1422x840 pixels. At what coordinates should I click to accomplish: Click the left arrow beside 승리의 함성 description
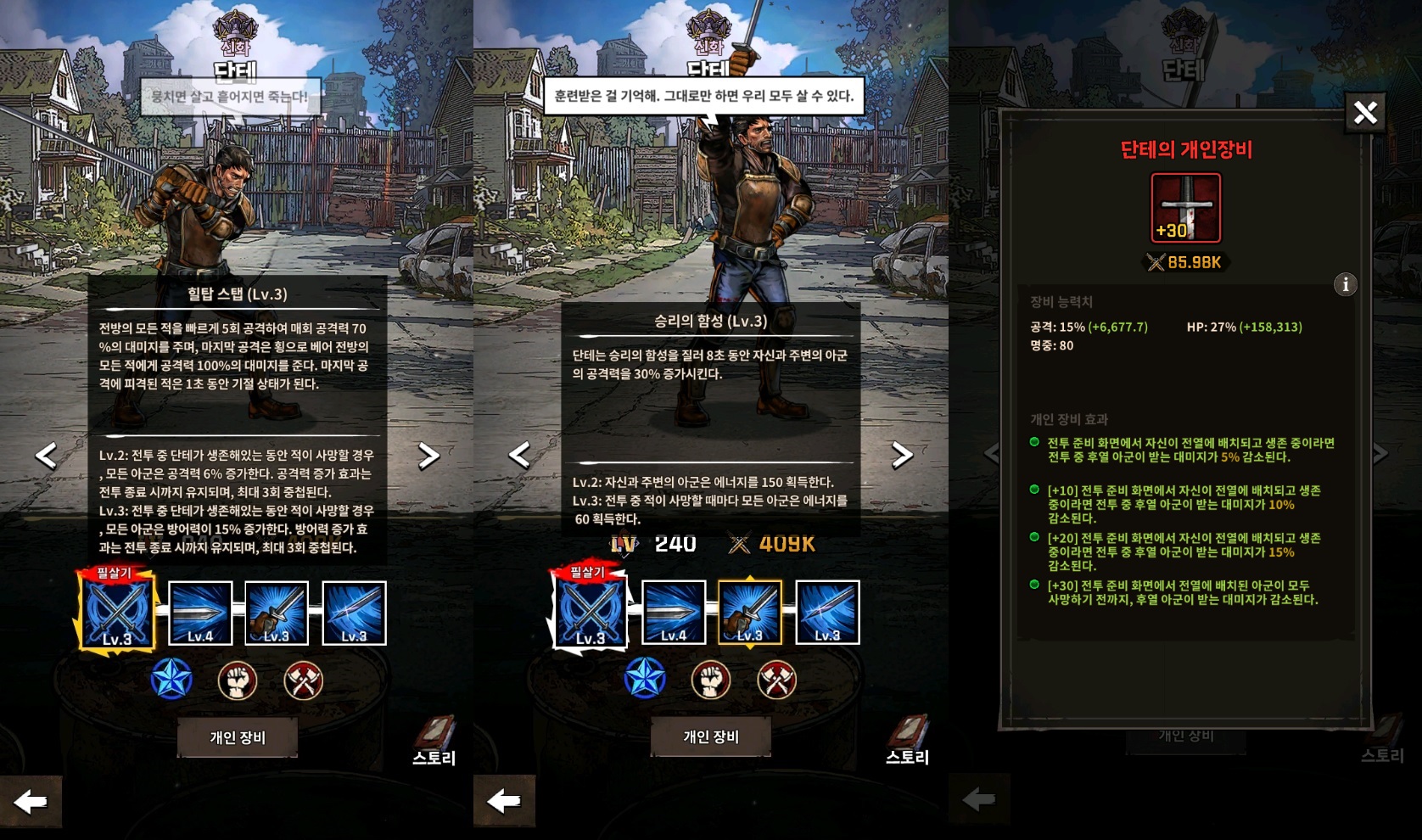(x=519, y=456)
